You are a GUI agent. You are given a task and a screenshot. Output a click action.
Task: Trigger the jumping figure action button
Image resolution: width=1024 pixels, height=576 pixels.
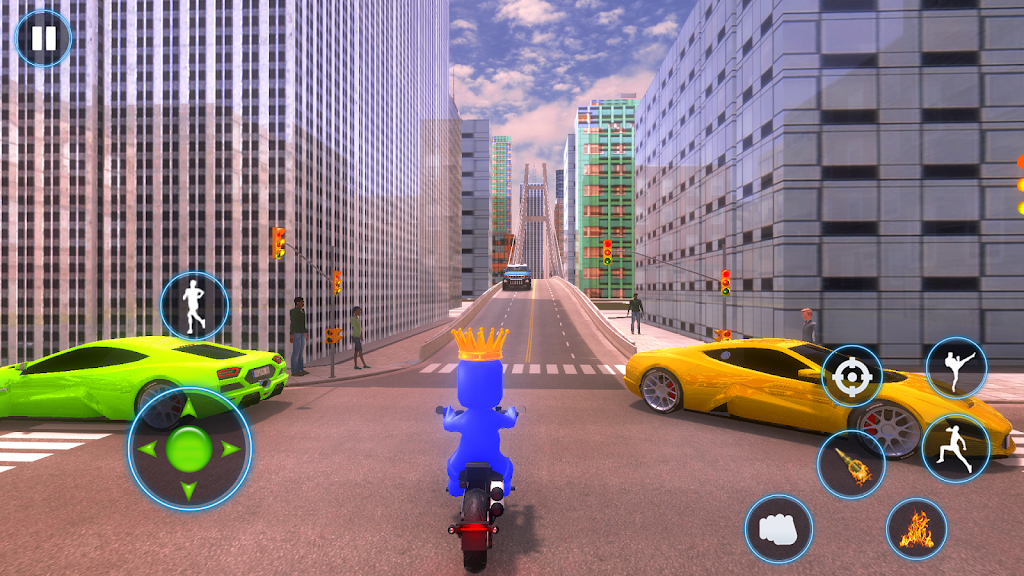(955, 448)
